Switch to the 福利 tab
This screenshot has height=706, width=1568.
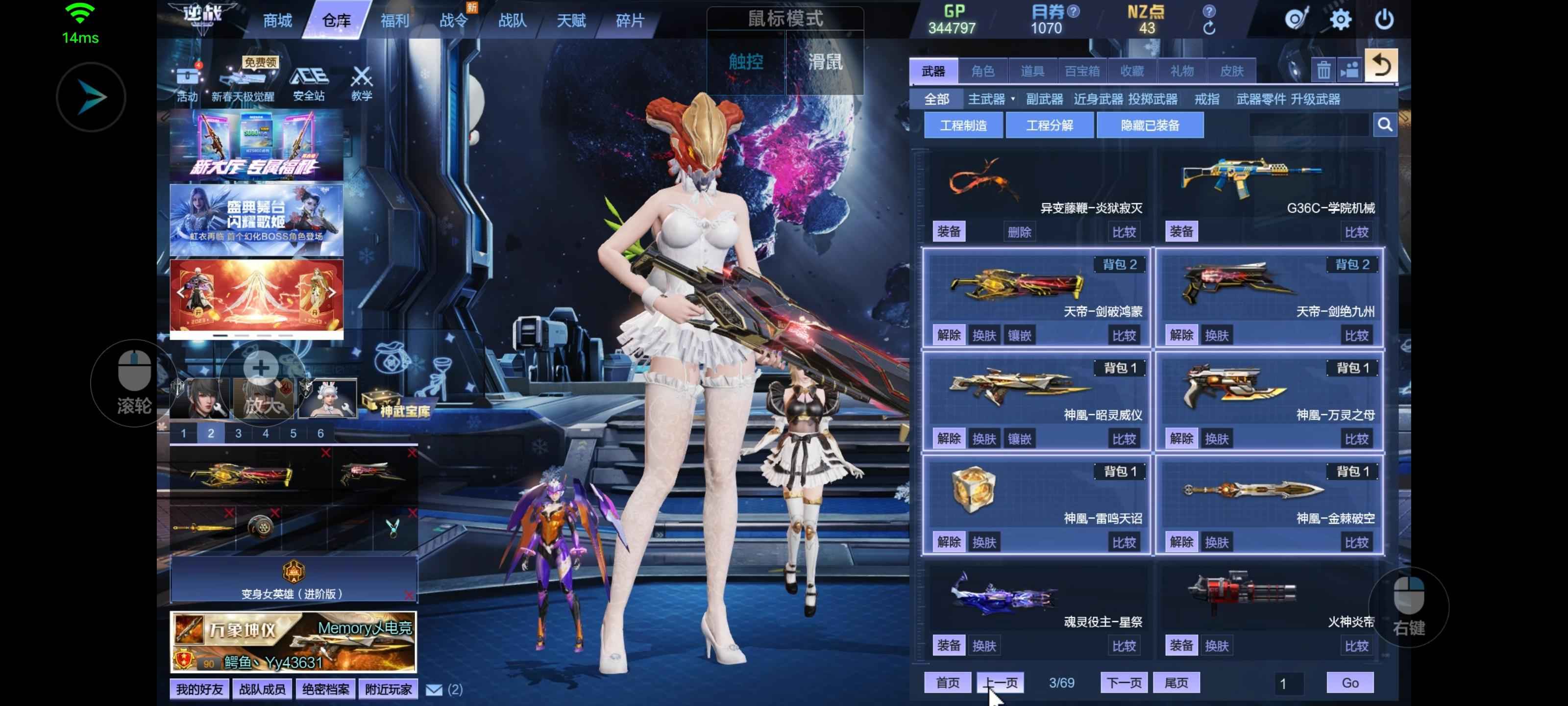[x=394, y=21]
